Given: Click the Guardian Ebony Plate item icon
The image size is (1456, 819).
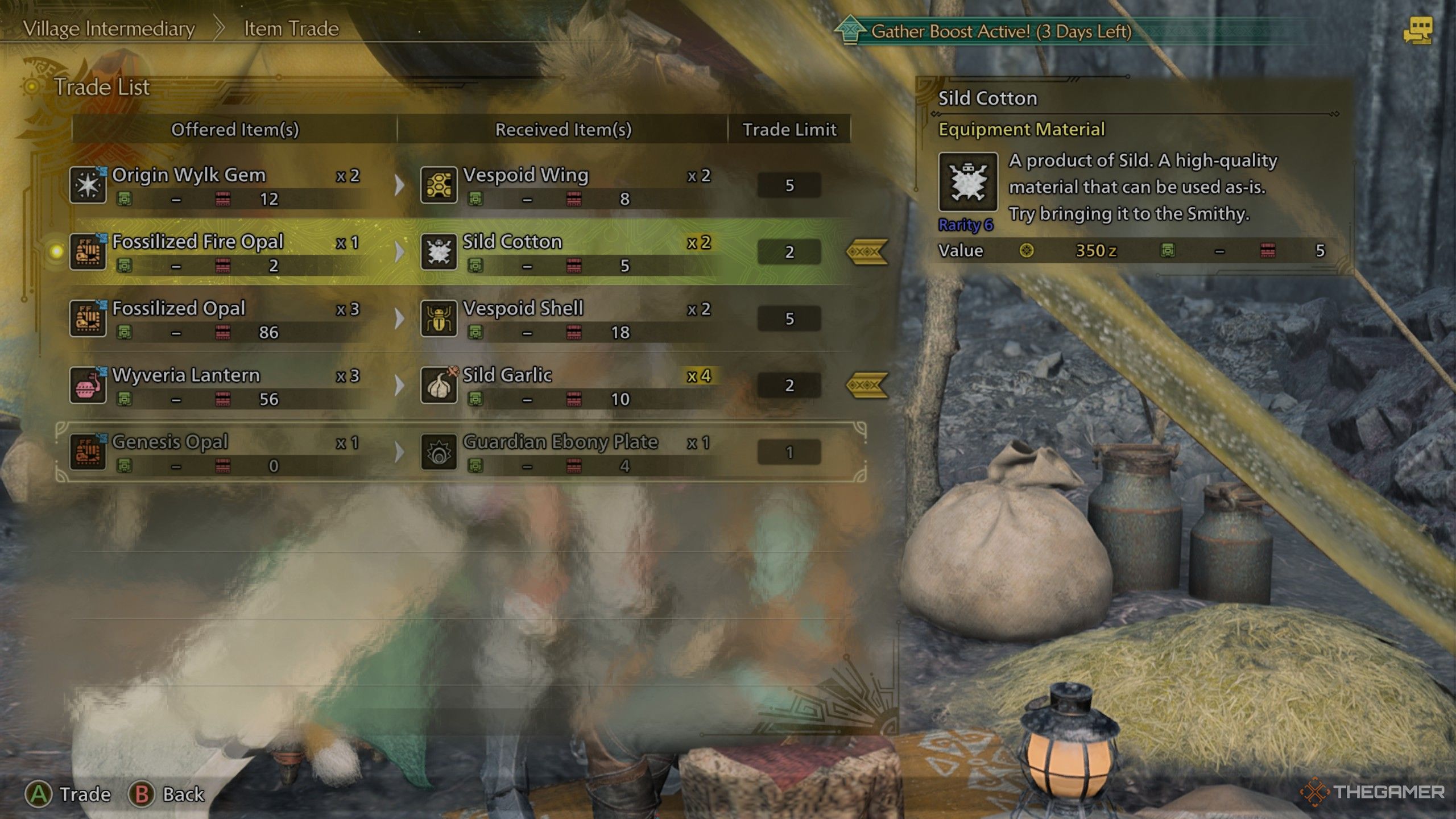Looking at the screenshot, I should pyautogui.click(x=439, y=453).
